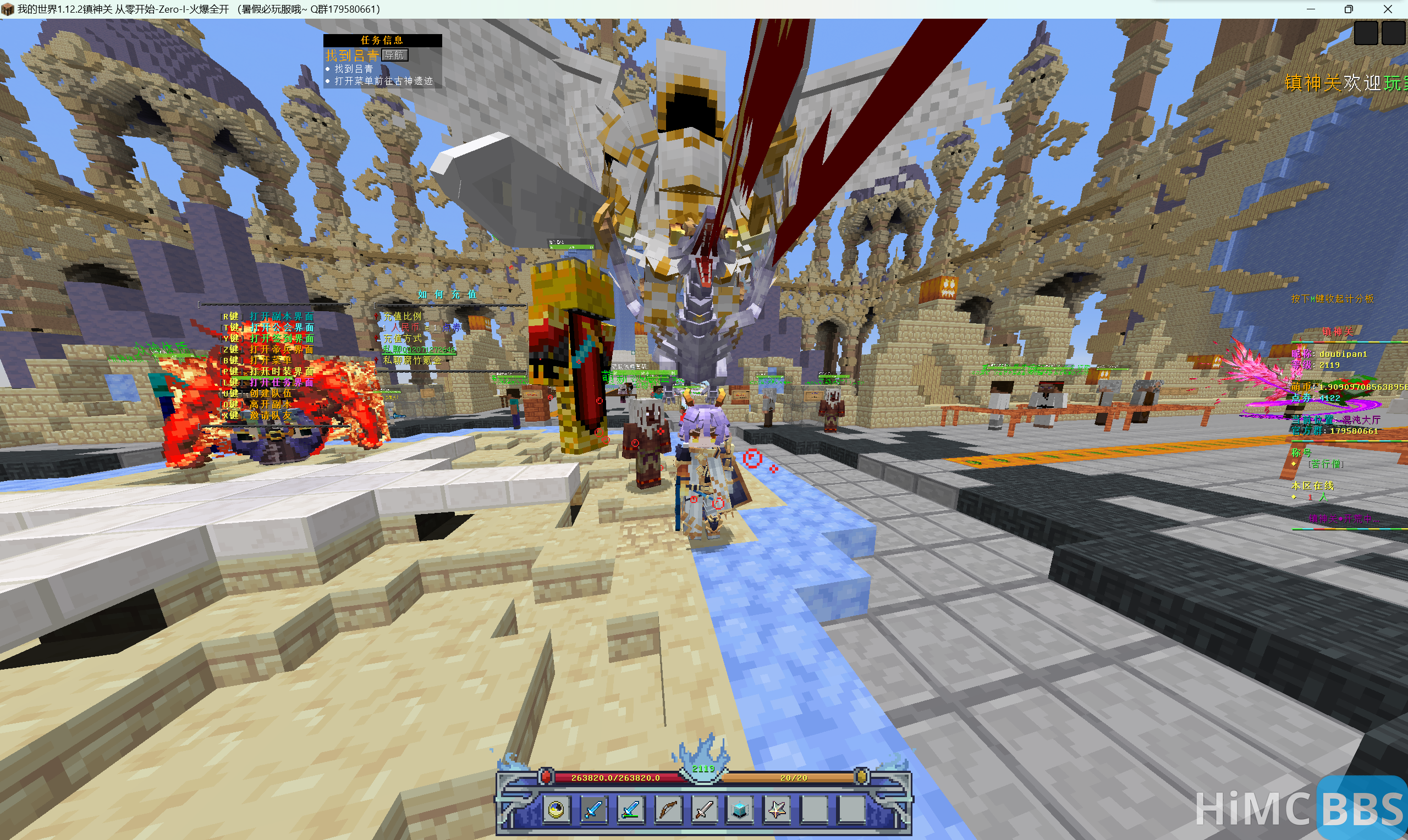Select the 找到吕青 quest title
The height and width of the screenshot is (840, 1408).
coord(351,56)
